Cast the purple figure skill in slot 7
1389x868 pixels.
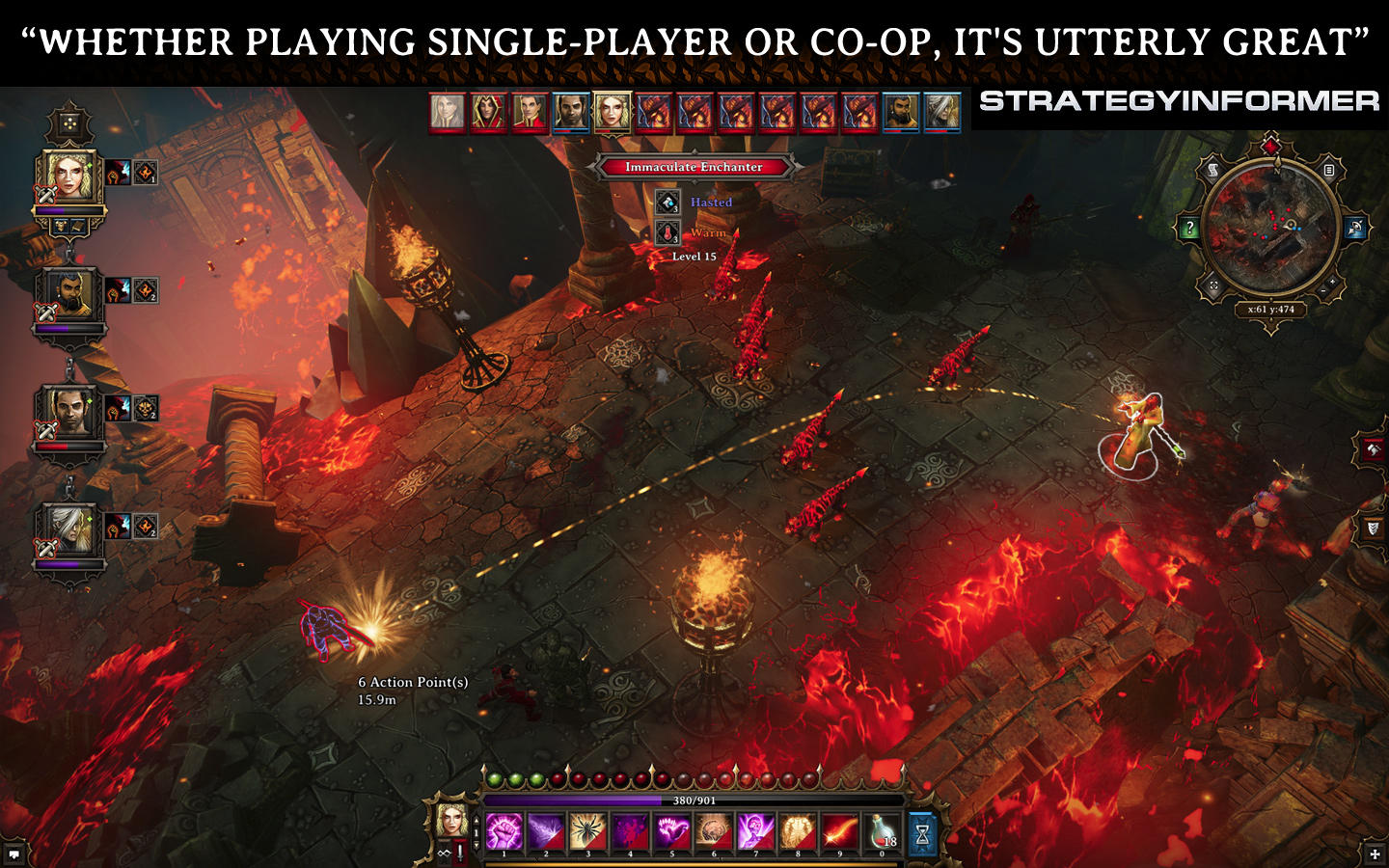point(755,831)
